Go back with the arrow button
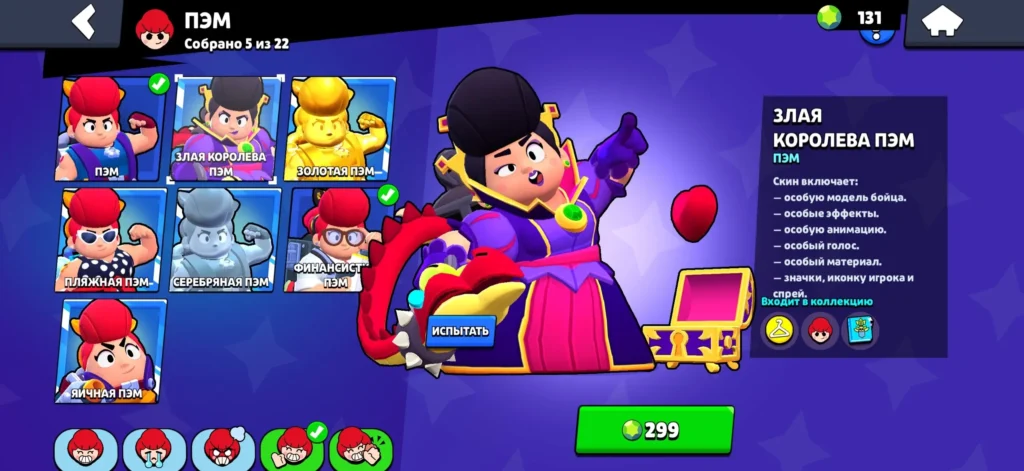This screenshot has height=471, width=1024. point(84,22)
